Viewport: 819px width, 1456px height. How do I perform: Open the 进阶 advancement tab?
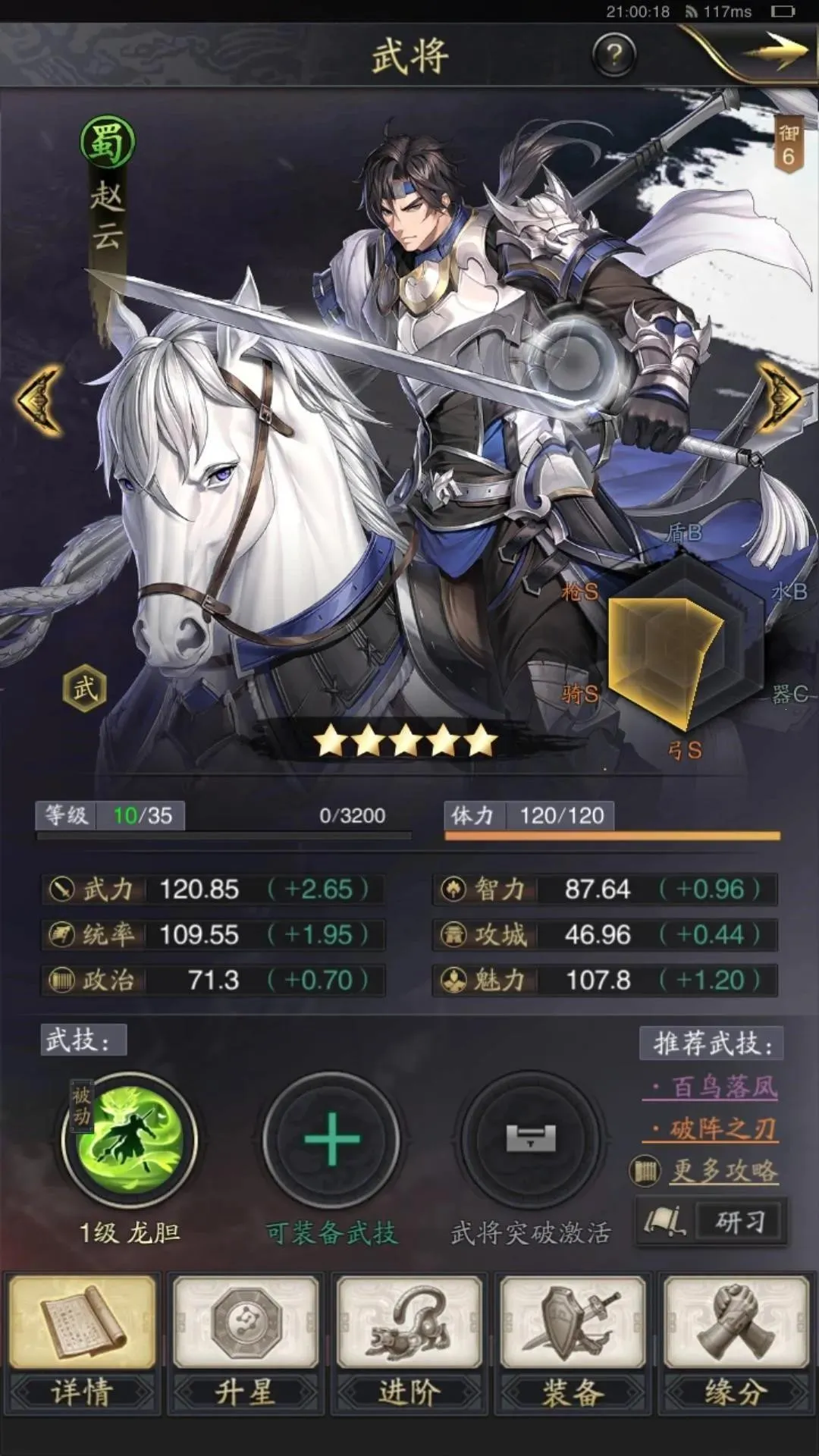point(409,1344)
